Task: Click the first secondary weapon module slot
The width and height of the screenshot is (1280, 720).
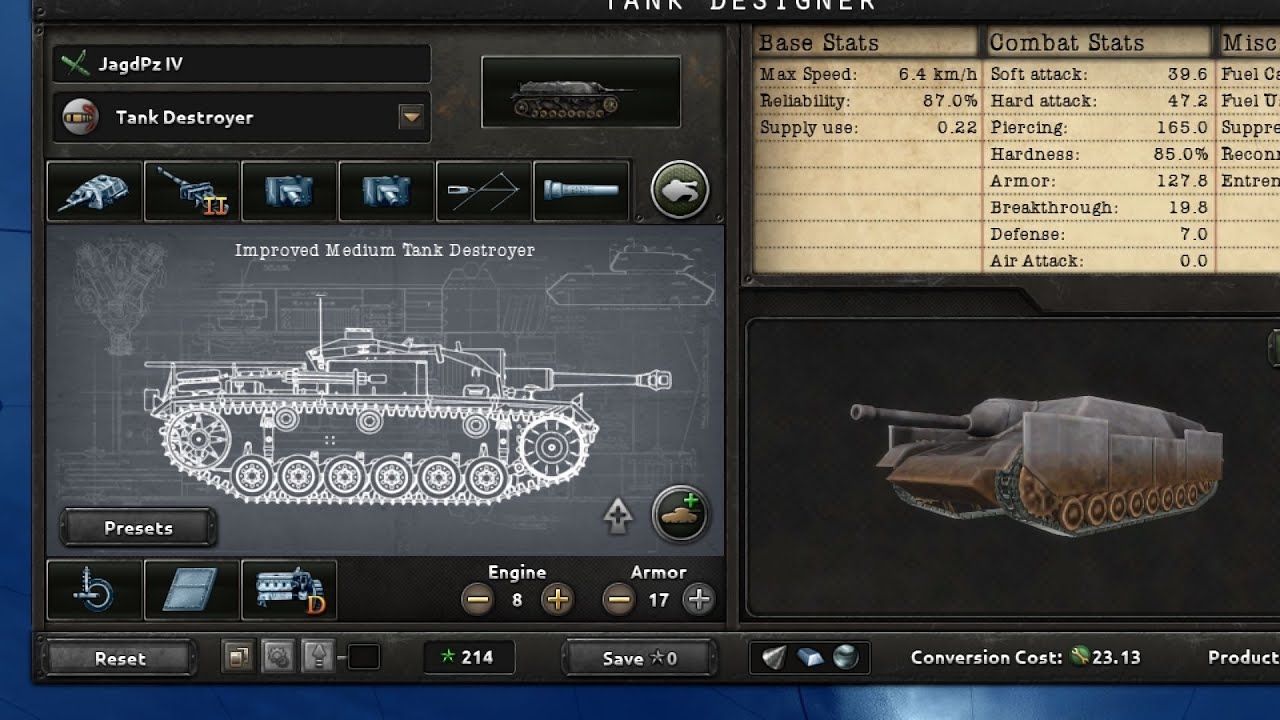Action: (x=288, y=190)
